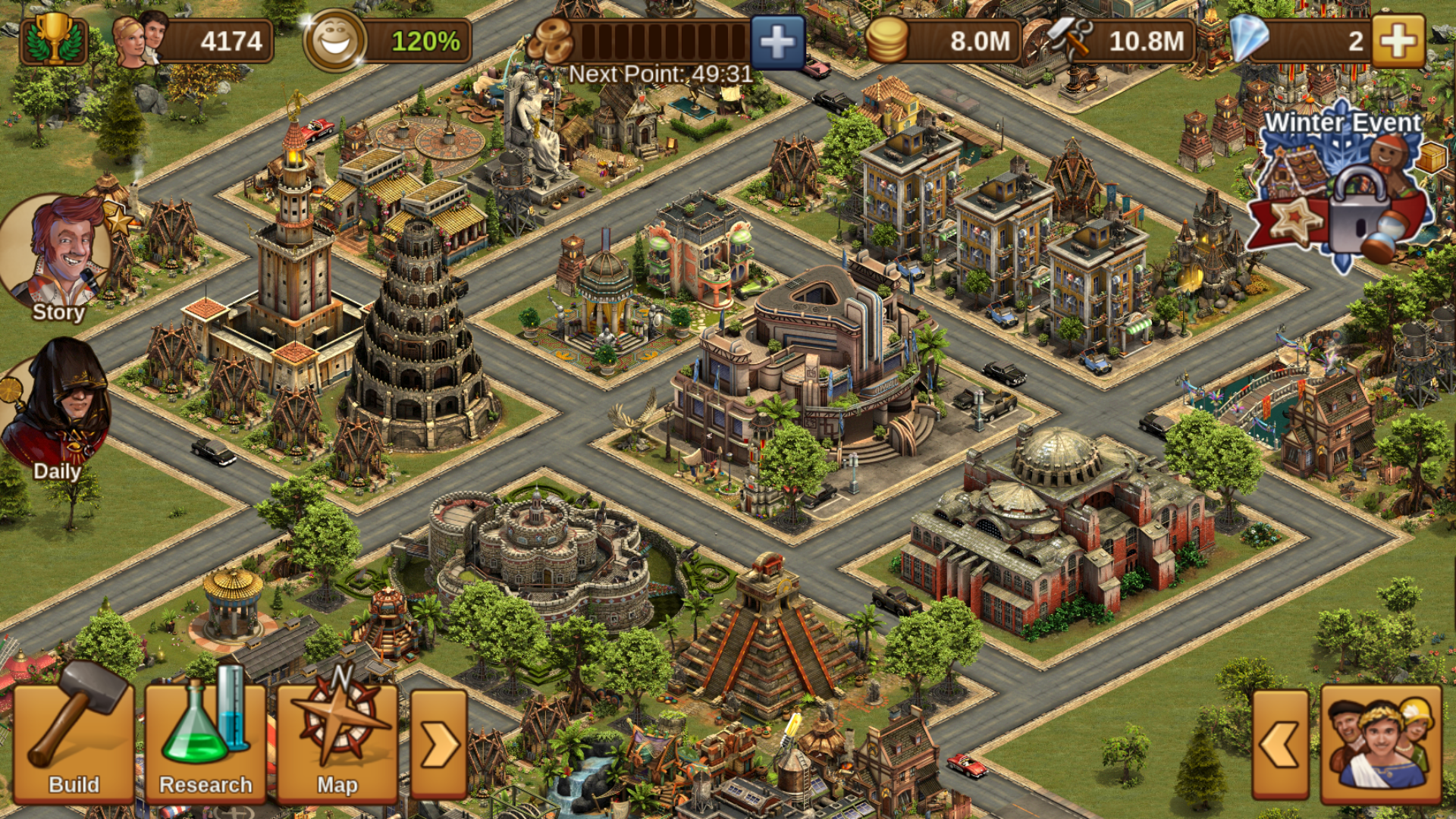Tap the gold coins resource icon
The width and height of the screenshot is (1456, 819).
point(887,41)
